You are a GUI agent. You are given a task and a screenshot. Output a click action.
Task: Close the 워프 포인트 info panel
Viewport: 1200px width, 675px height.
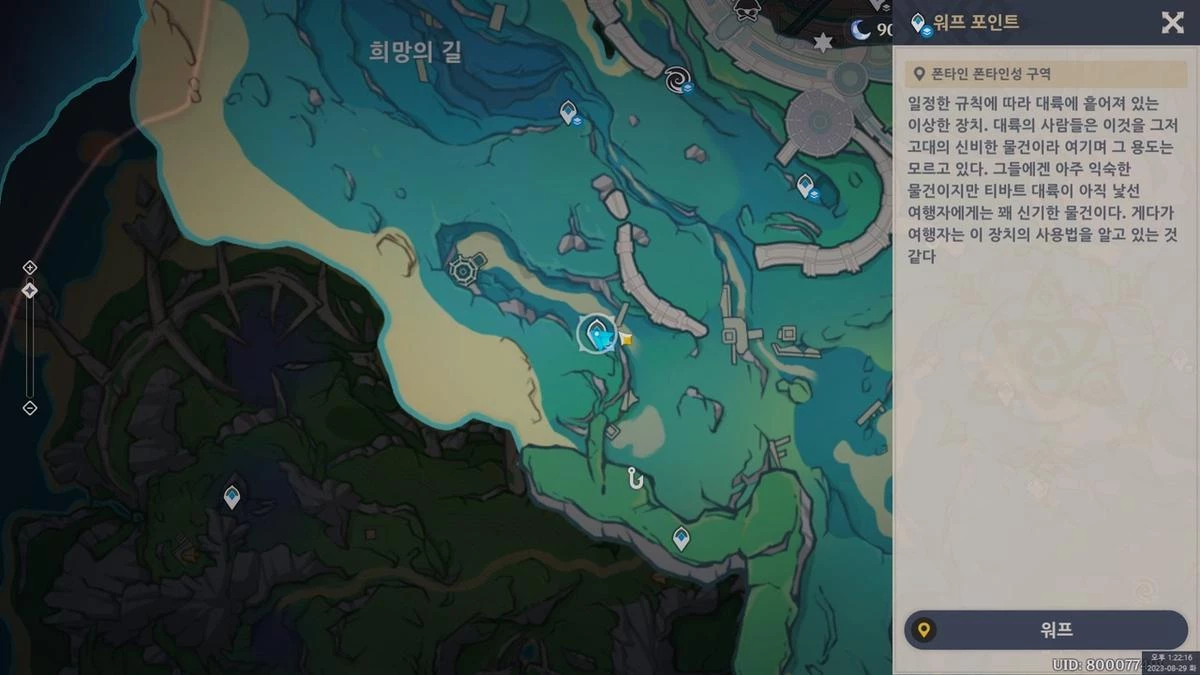click(x=1172, y=23)
